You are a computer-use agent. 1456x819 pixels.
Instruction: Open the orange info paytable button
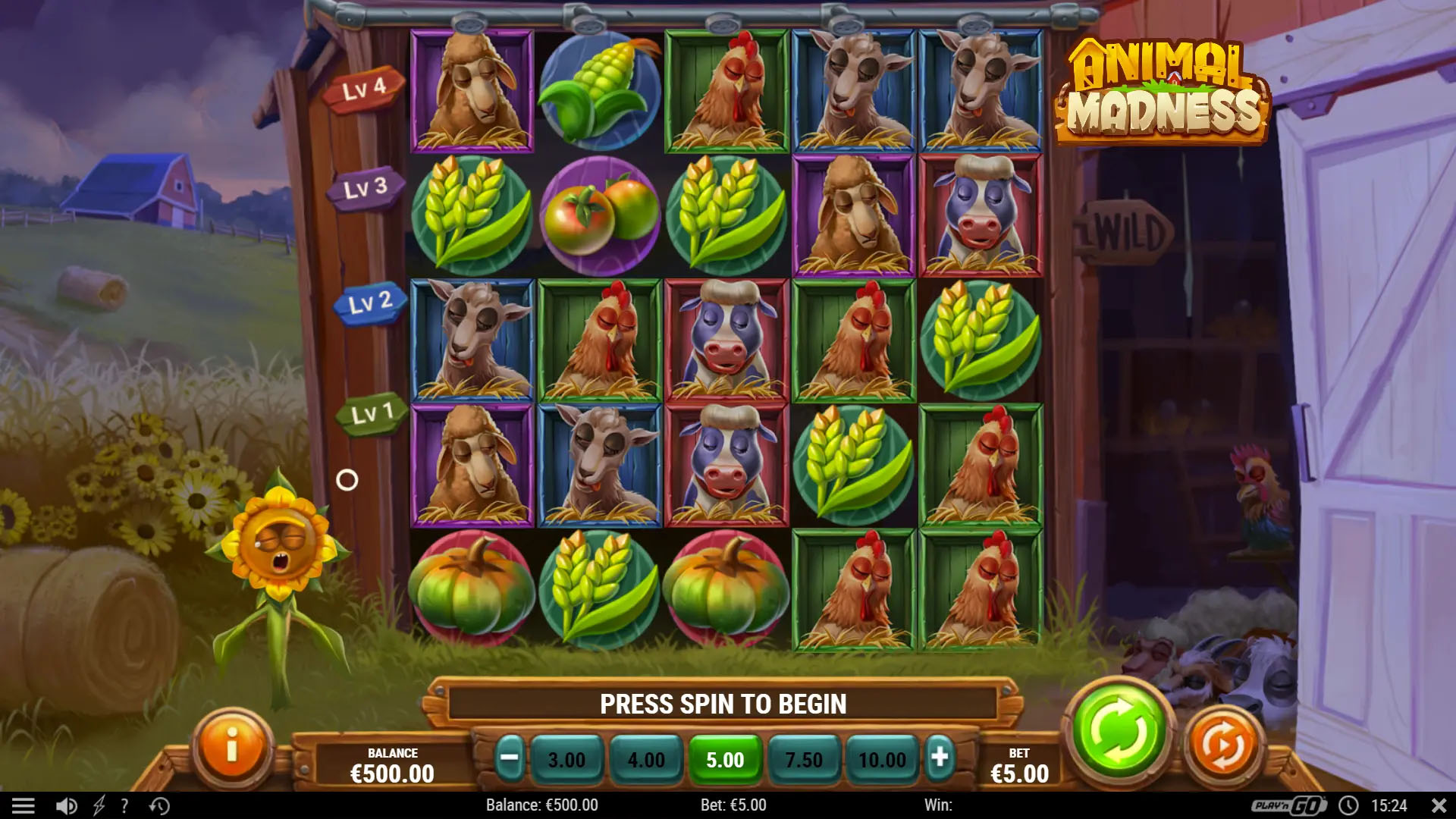(232, 745)
